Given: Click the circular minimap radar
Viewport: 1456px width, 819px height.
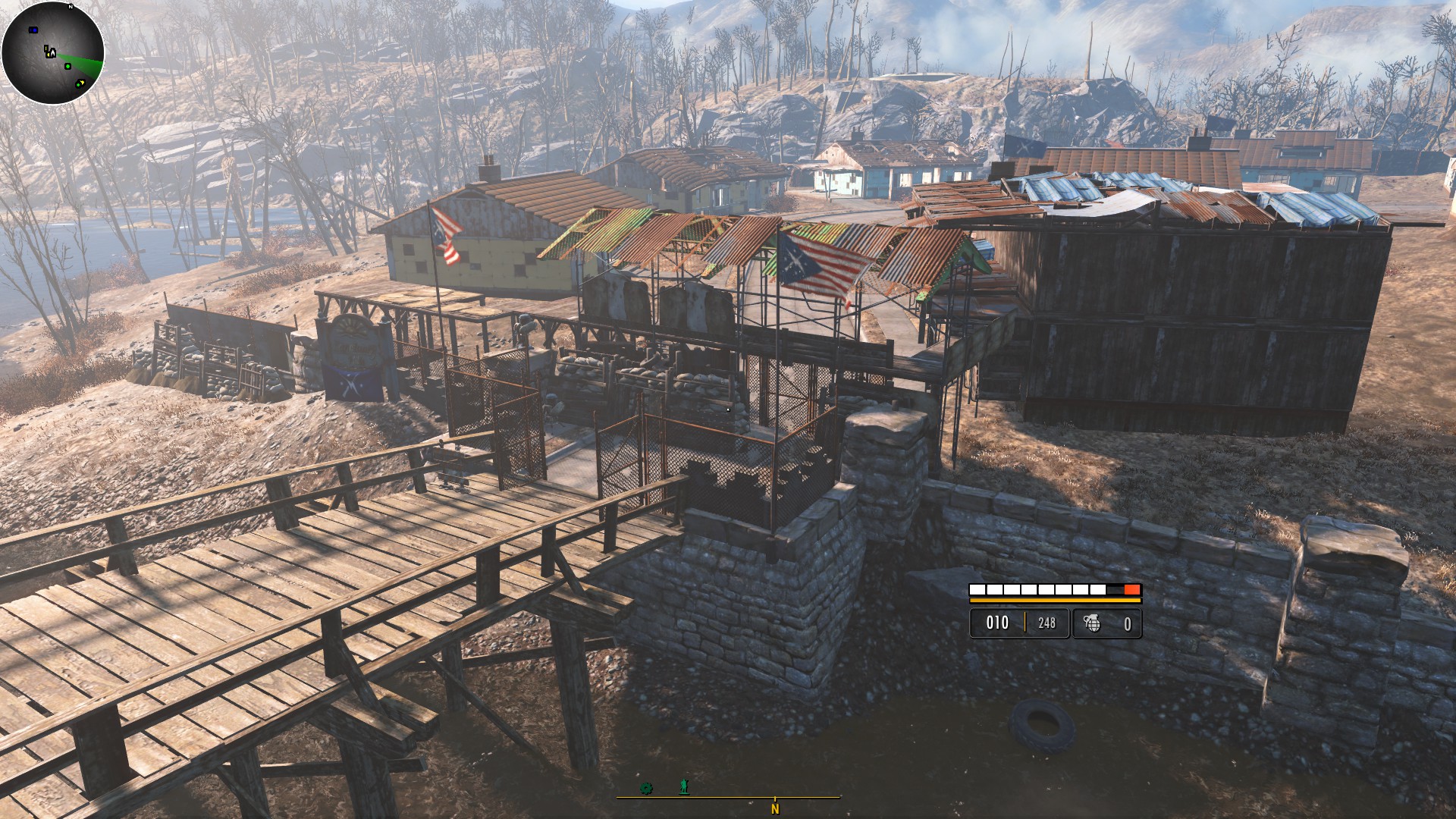Looking at the screenshot, I should coord(52,53).
